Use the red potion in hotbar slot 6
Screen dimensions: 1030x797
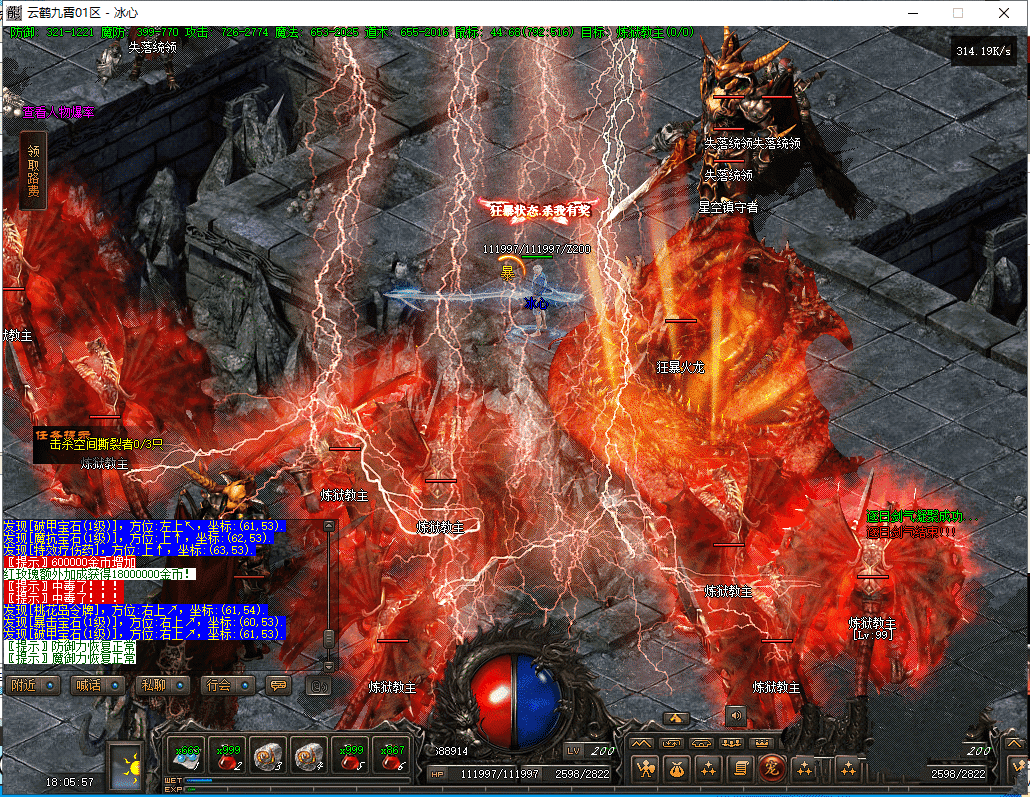click(x=391, y=757)
